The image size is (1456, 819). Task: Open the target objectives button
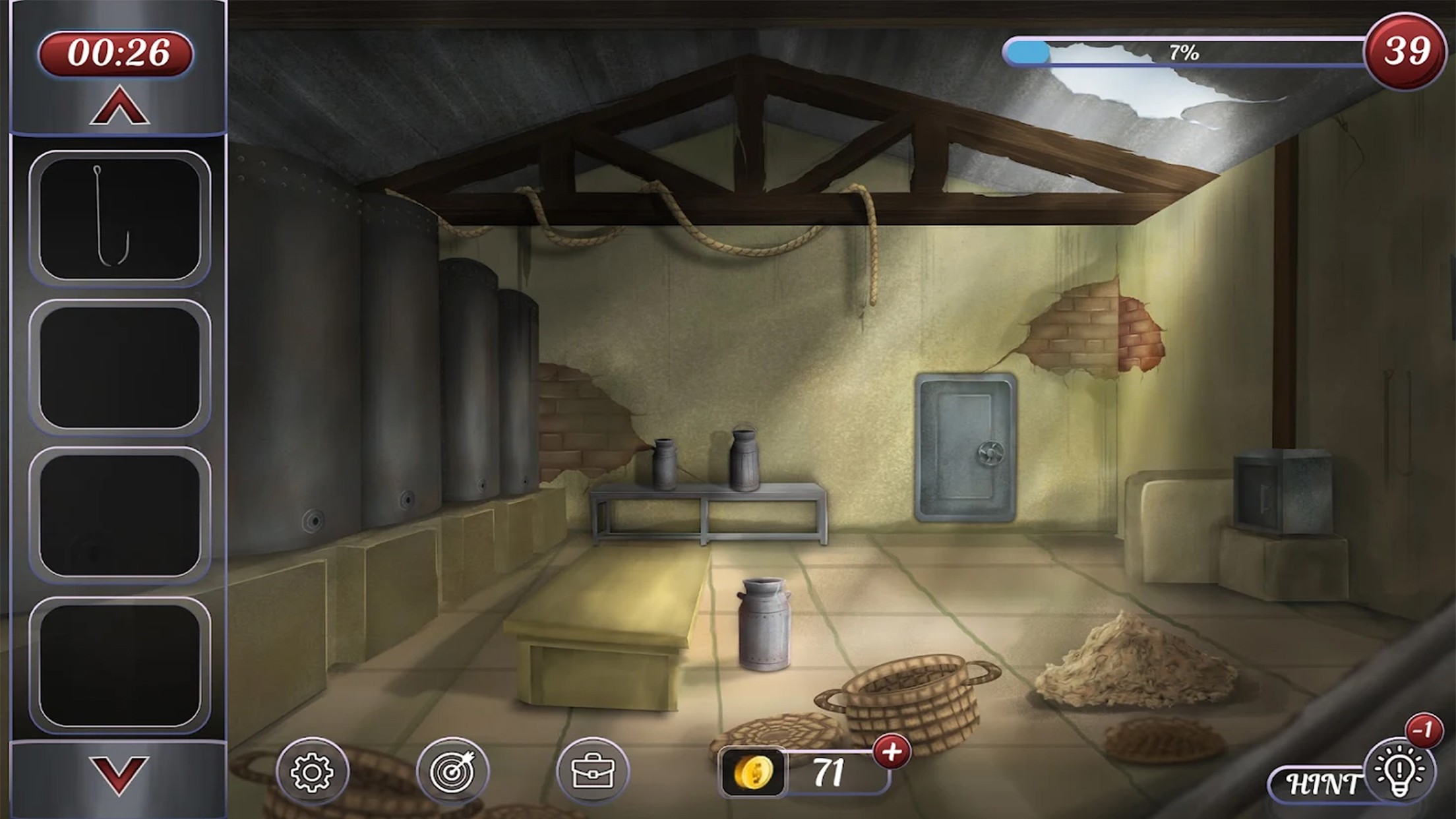tap(452, 772)
